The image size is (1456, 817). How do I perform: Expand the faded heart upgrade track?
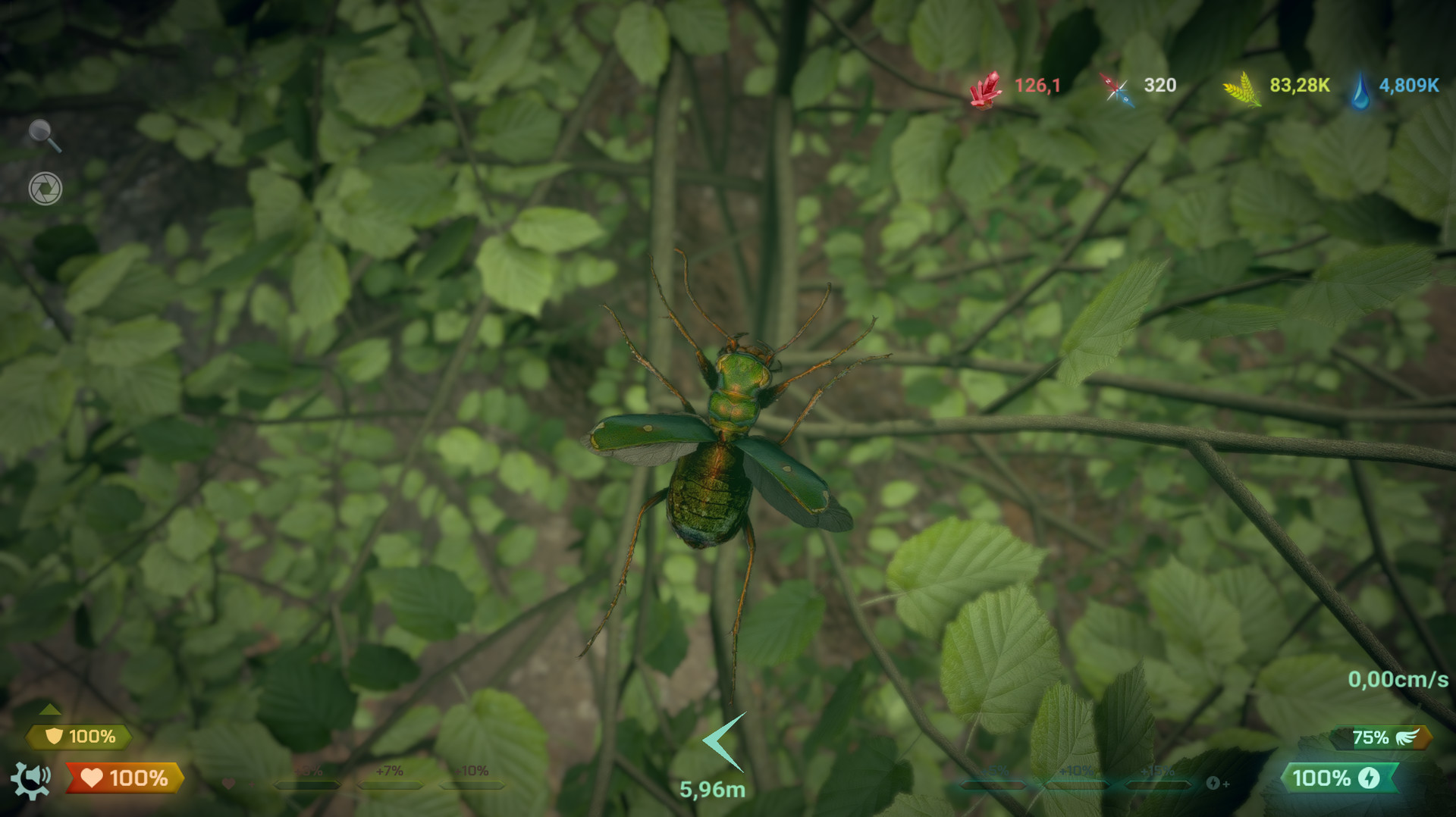pyautogui.click(x=229, y=782)
